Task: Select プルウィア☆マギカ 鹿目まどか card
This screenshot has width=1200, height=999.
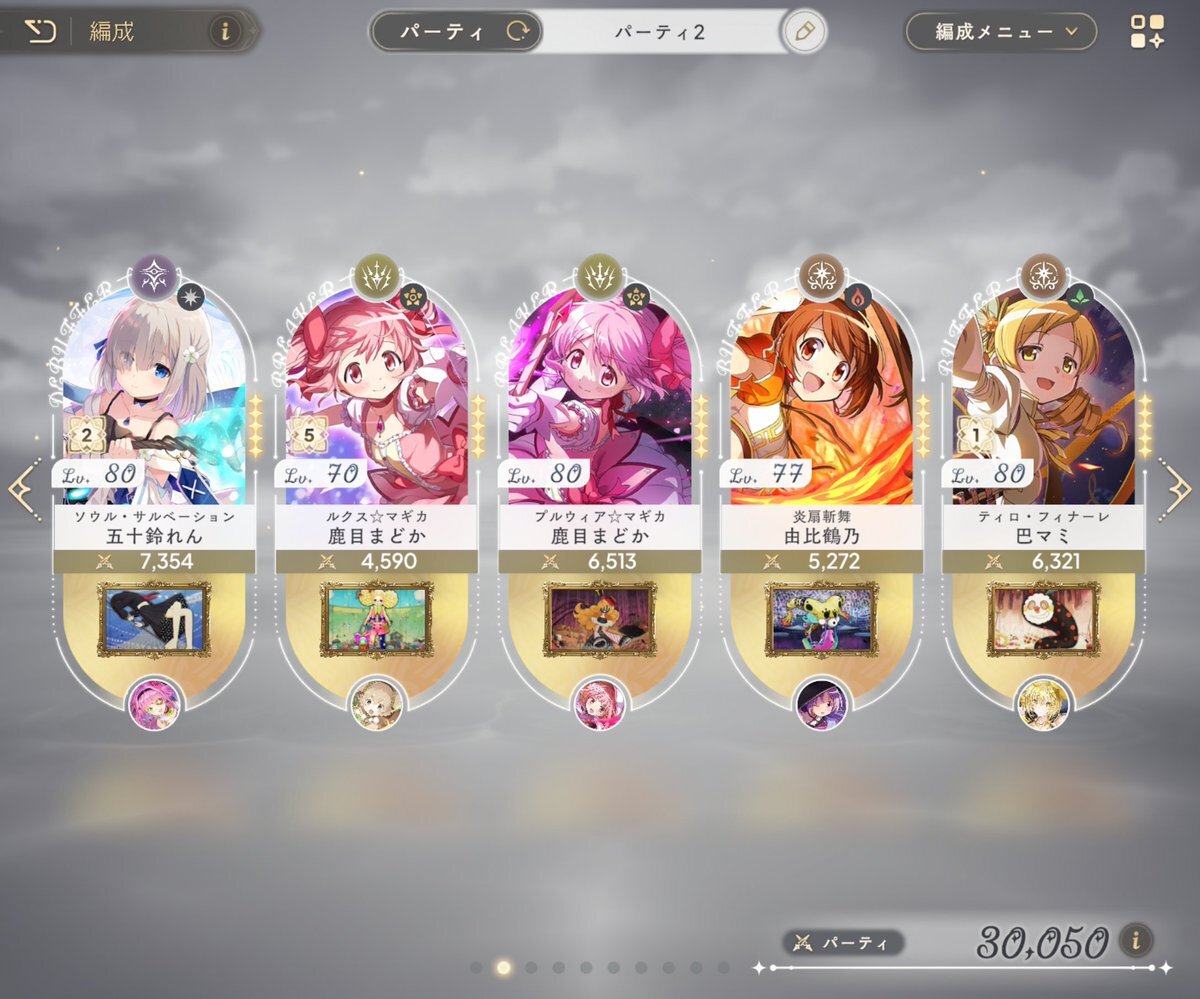Action: pos(598,400)
